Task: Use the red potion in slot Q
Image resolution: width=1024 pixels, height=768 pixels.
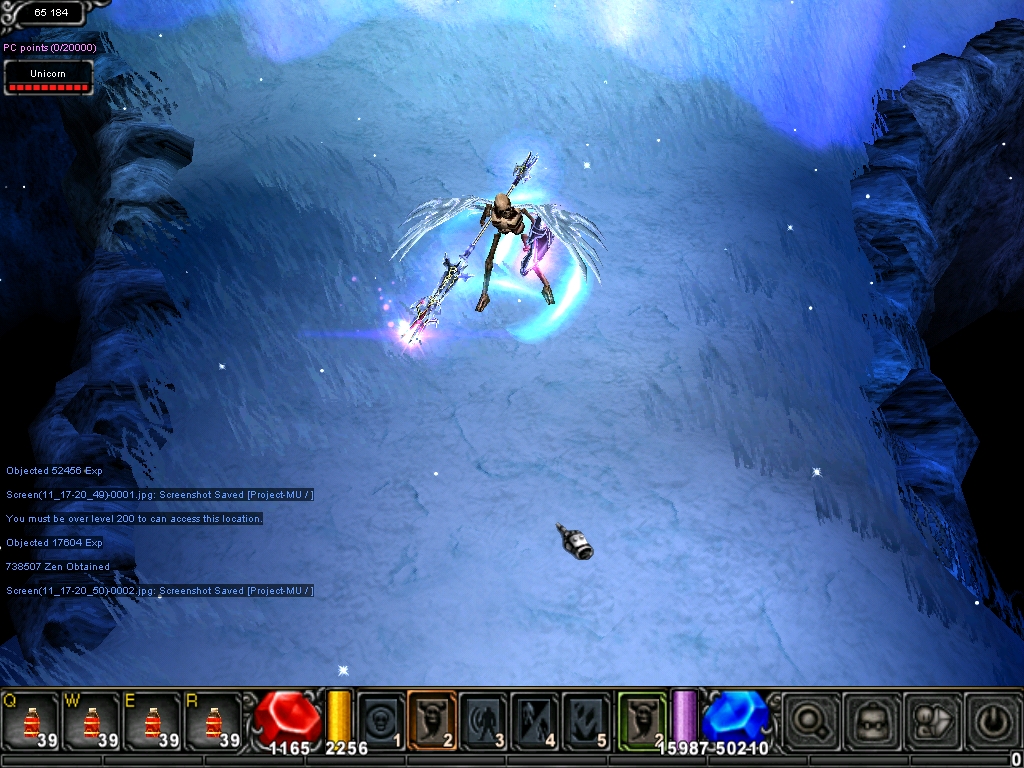Action: pos(30,722)
